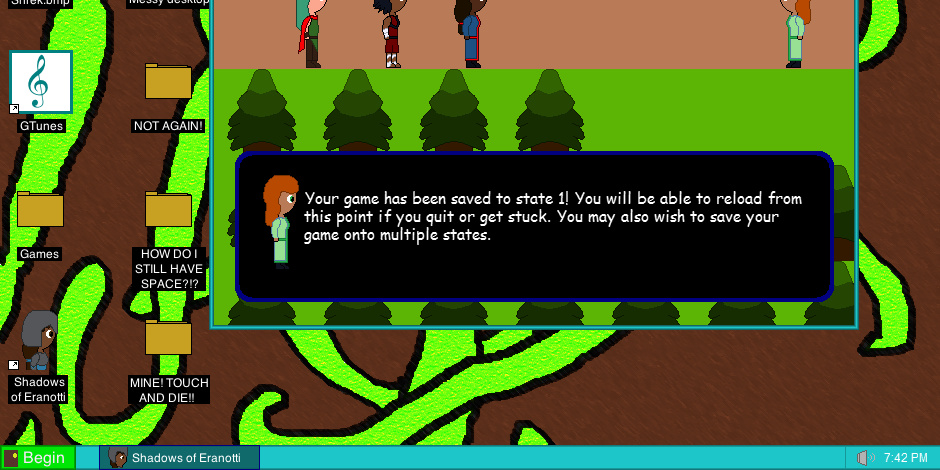Launch the Shadows of Eranotti desktop shortcut
Image resolution: width=940 pixels, height=470 pixels.
[x=39, y=342]
